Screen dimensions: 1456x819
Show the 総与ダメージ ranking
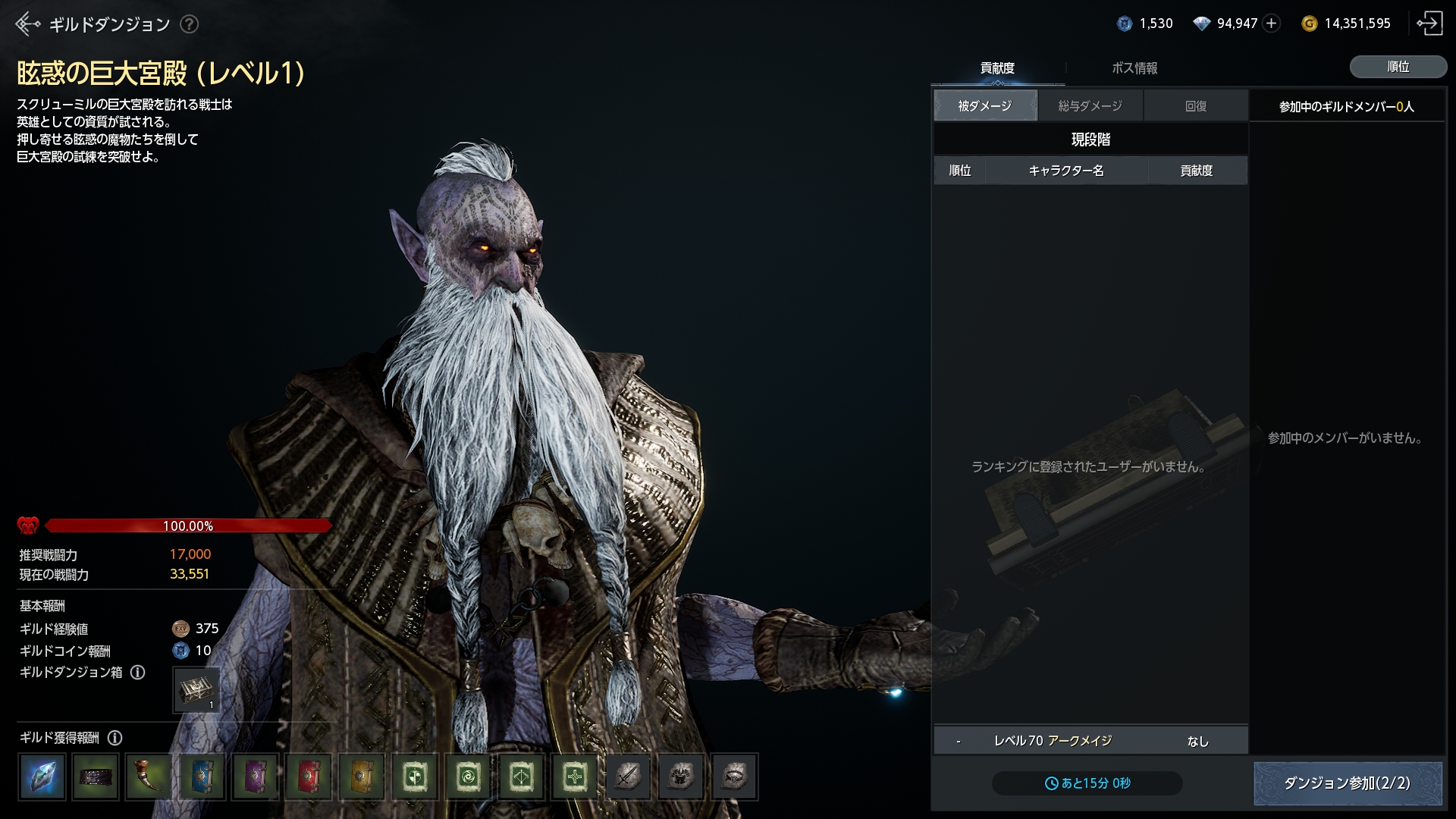1090,106
